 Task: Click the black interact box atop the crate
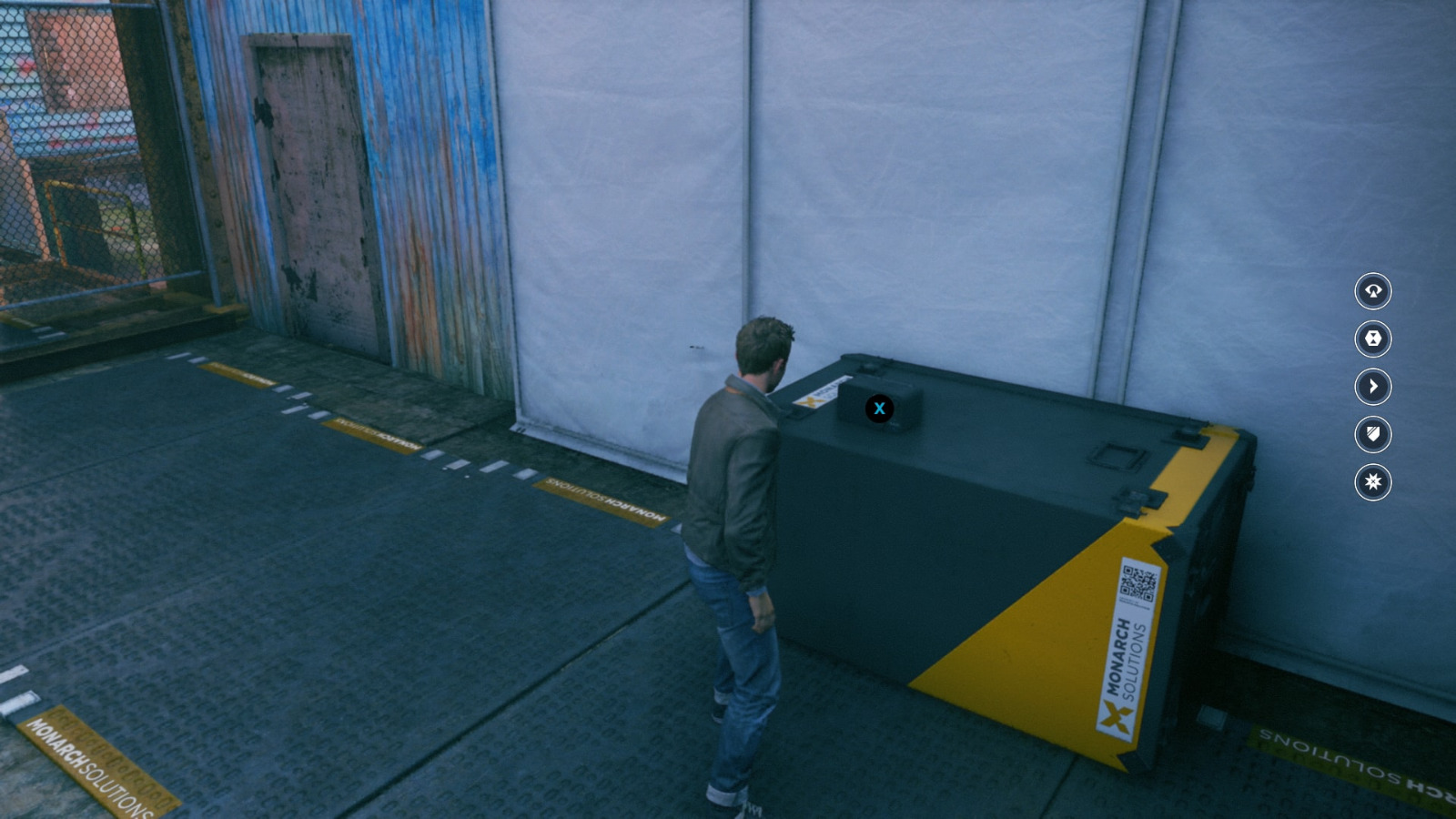tap(879, 409)
